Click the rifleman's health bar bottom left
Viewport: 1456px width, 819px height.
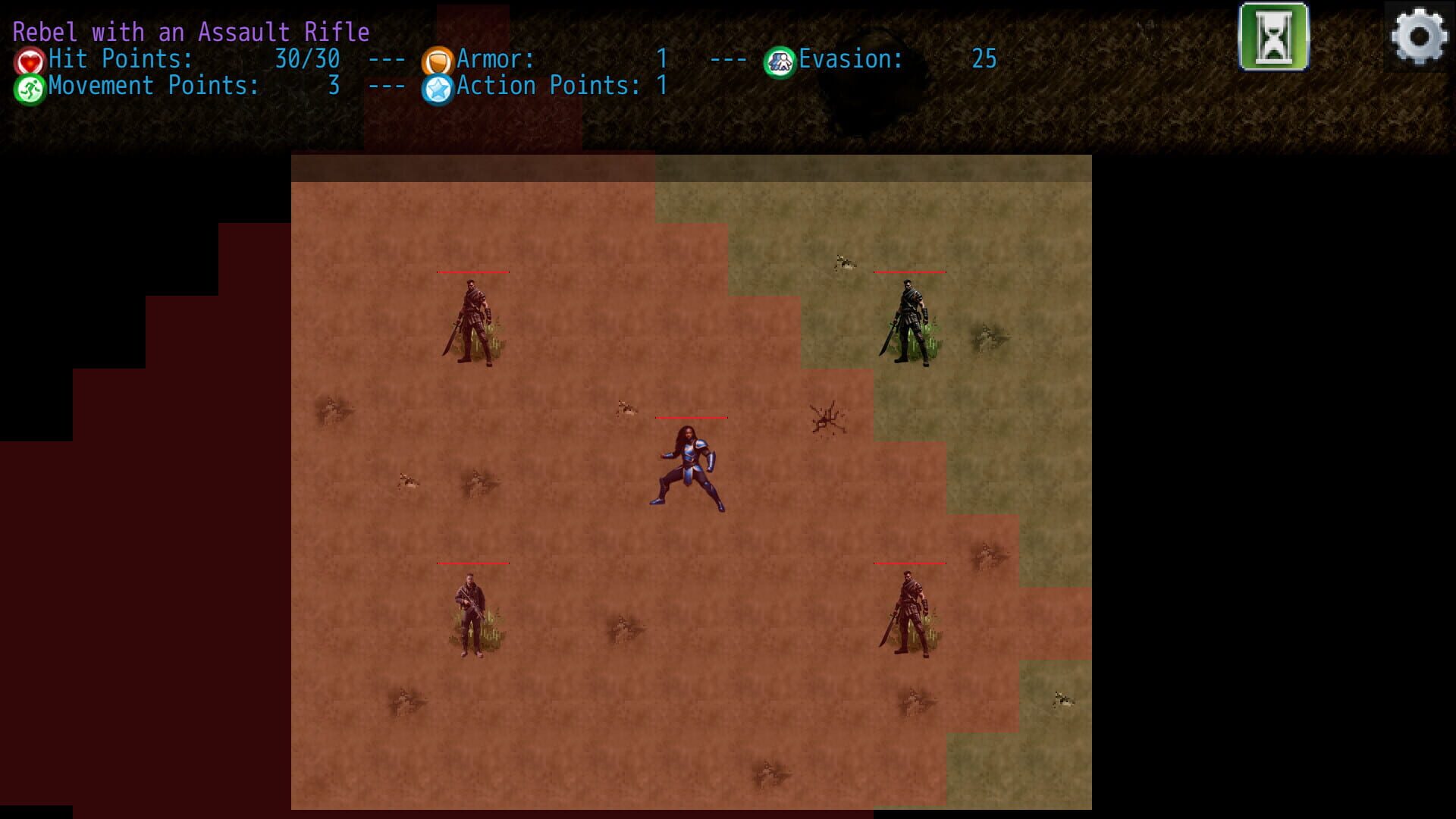472,563
